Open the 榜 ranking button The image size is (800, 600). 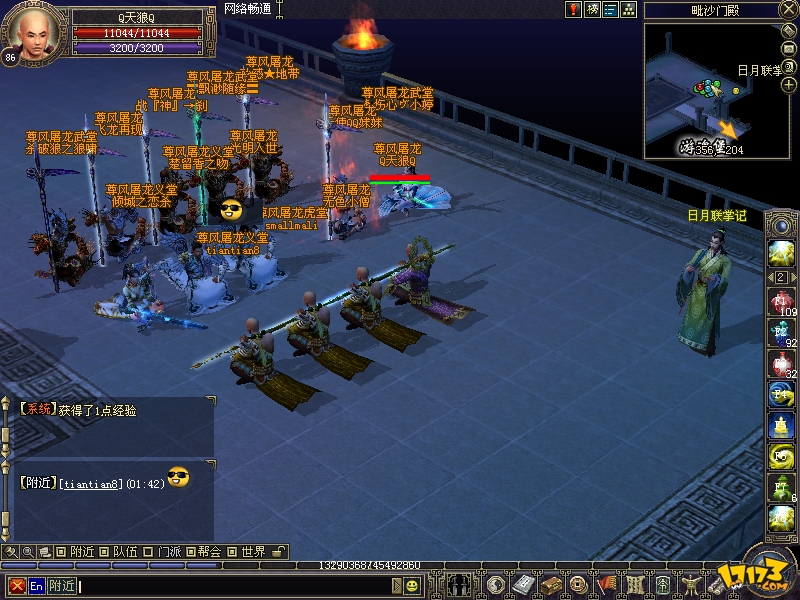[x=592, y=9]
